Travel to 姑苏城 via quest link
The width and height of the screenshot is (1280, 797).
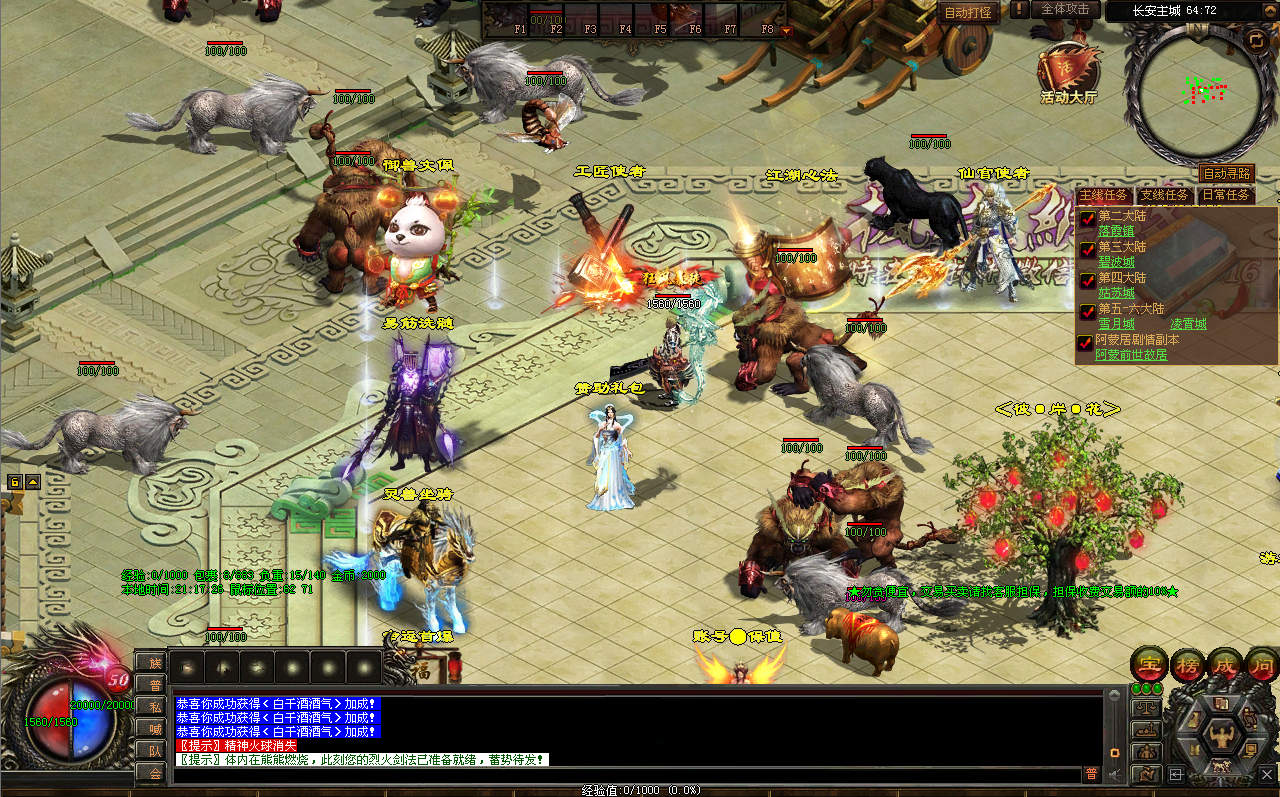pos(1116,293)
